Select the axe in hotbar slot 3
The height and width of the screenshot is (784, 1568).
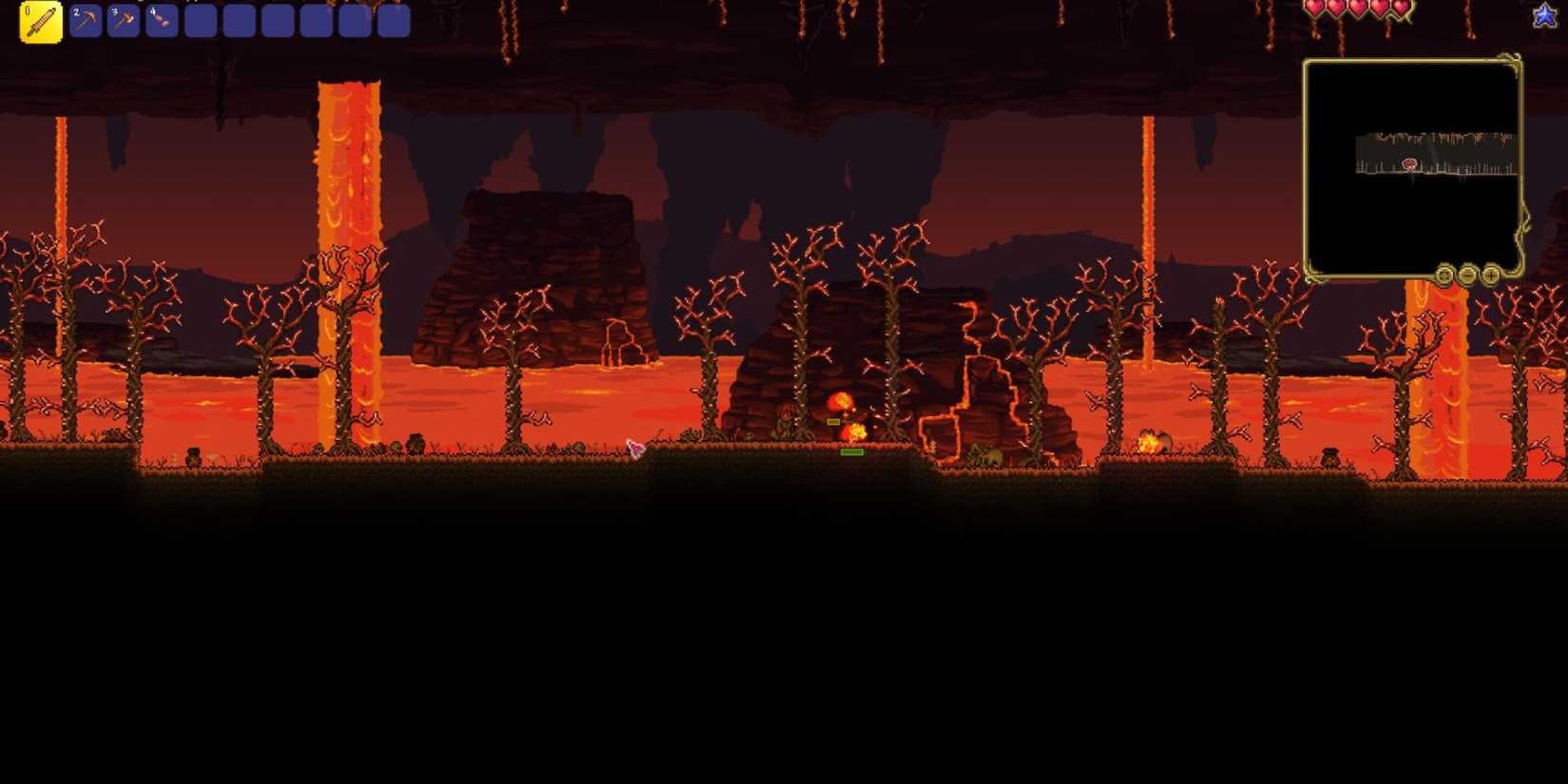click(123, 20)
